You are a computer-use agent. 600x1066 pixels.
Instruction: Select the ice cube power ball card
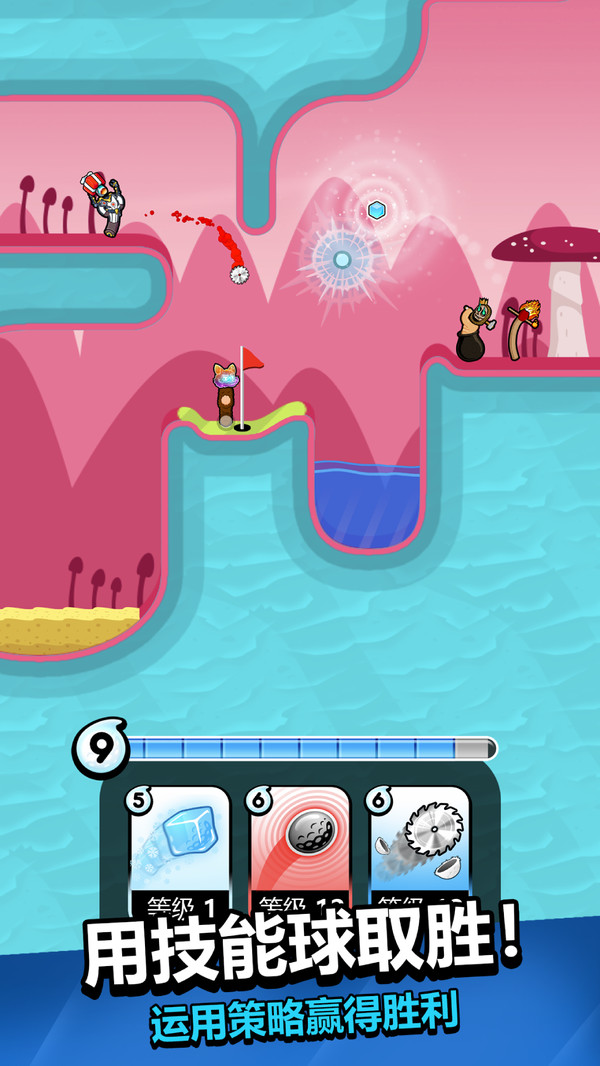(x=180, y=848)
